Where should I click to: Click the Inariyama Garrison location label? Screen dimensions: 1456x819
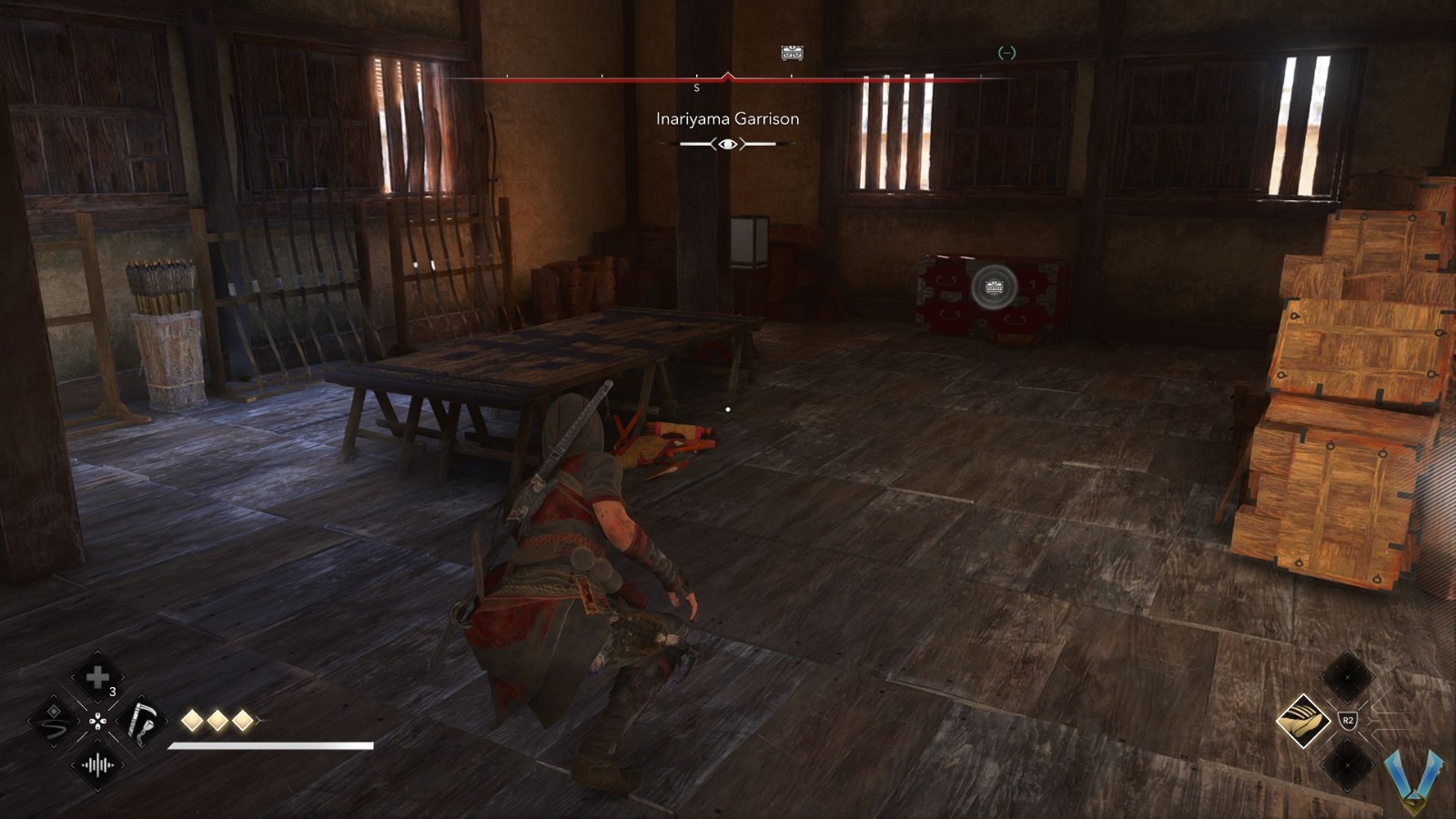[x=726, y=118]
